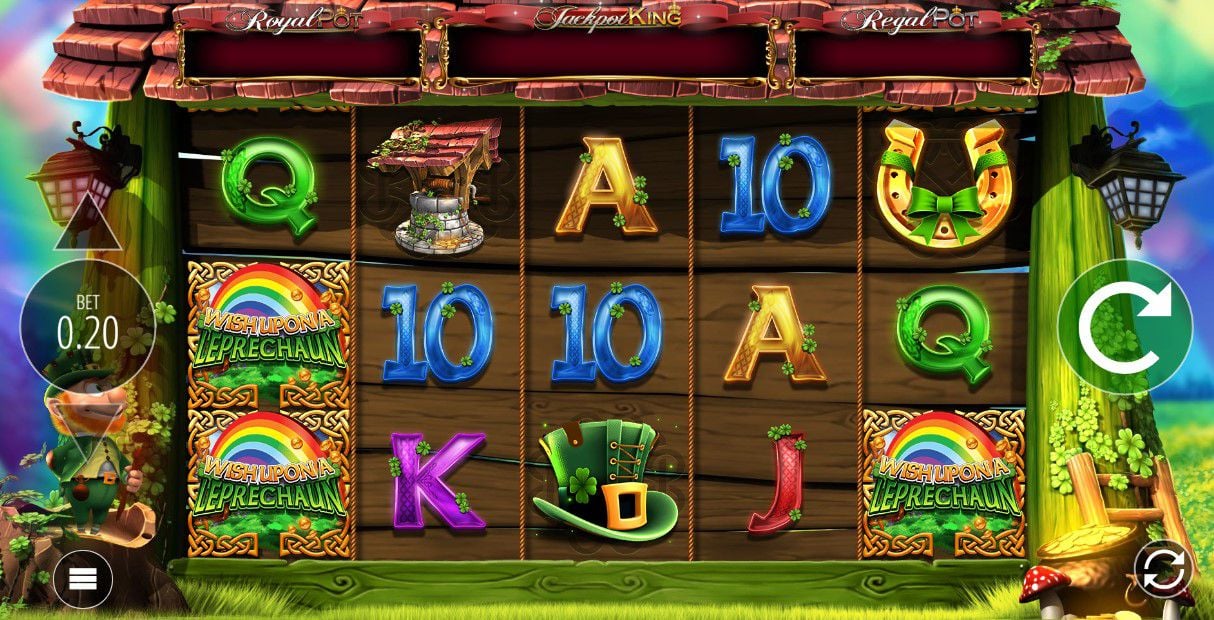Spin the reels with the green arrow button

(1125, 326)
